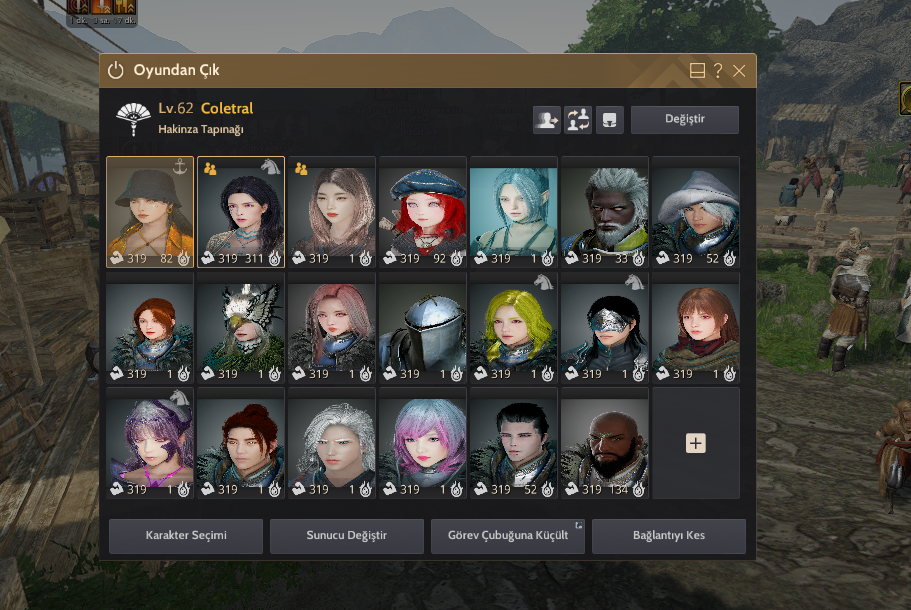Open the question mark help
911x610 pixels.
pos(718,71)
